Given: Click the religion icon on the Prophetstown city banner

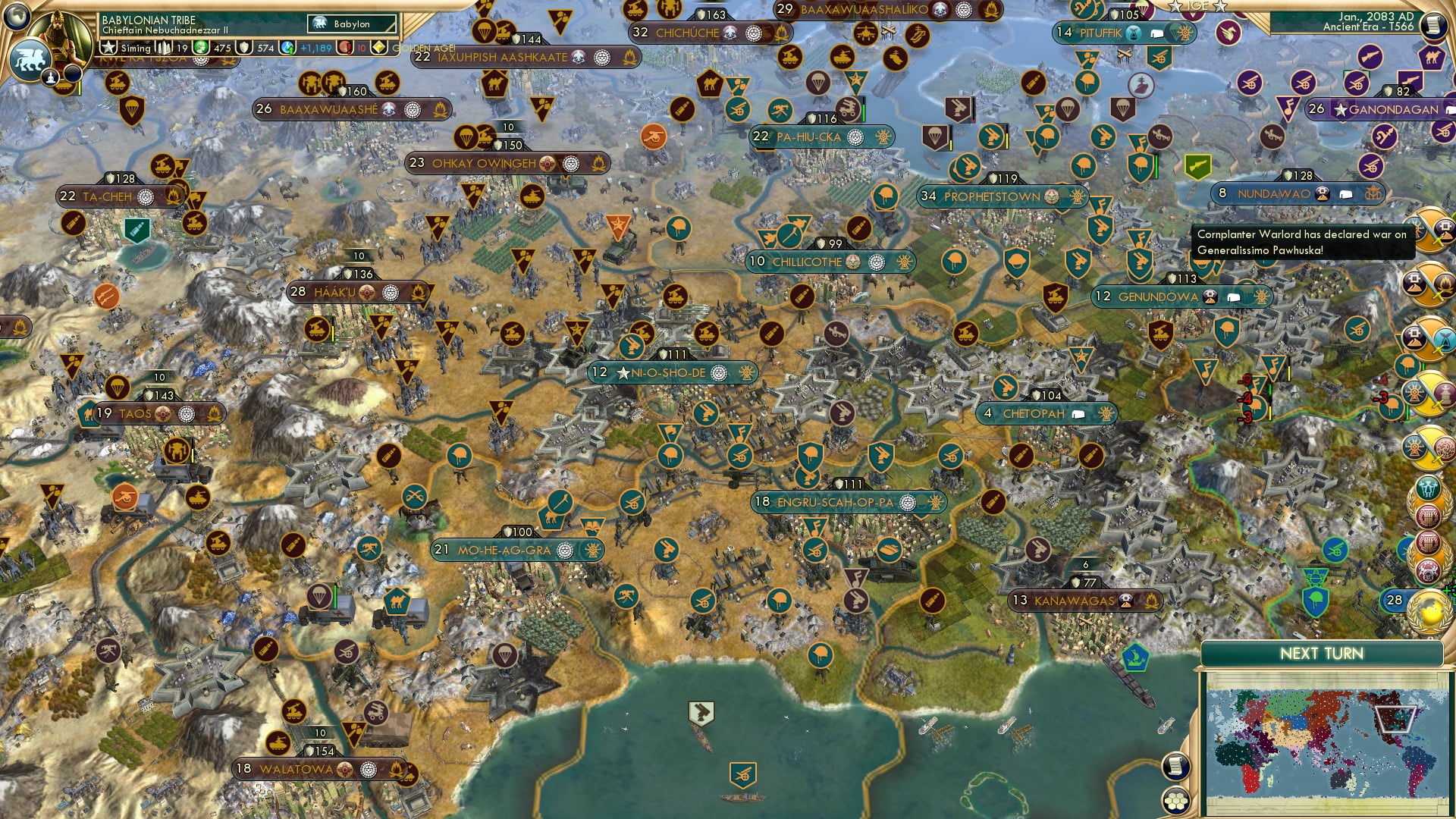Looking at the screenshot, I should tap(1051, 197).
